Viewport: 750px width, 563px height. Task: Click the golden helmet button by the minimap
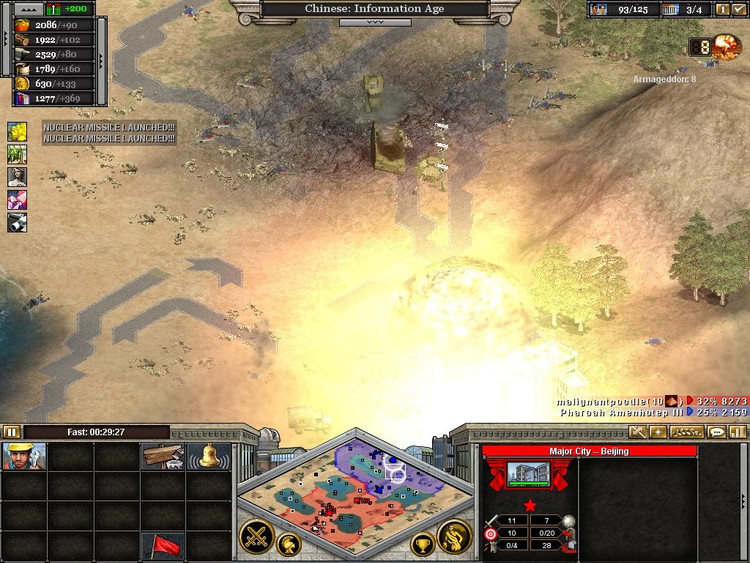click(290, 546)
